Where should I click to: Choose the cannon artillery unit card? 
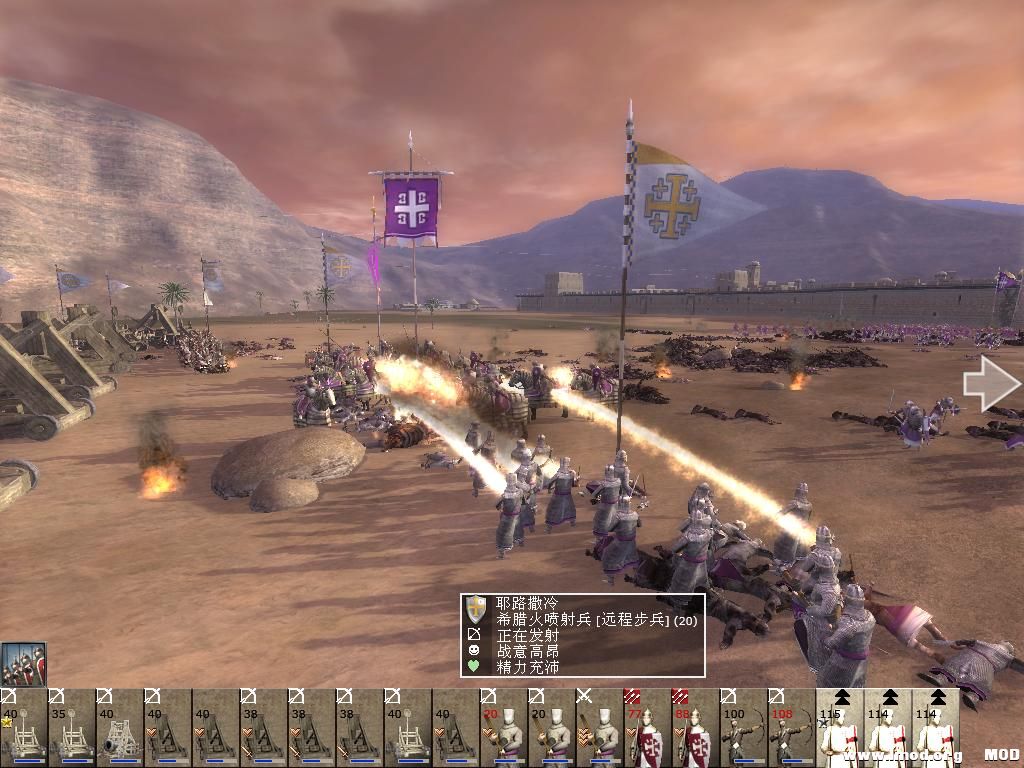[119, 728]
